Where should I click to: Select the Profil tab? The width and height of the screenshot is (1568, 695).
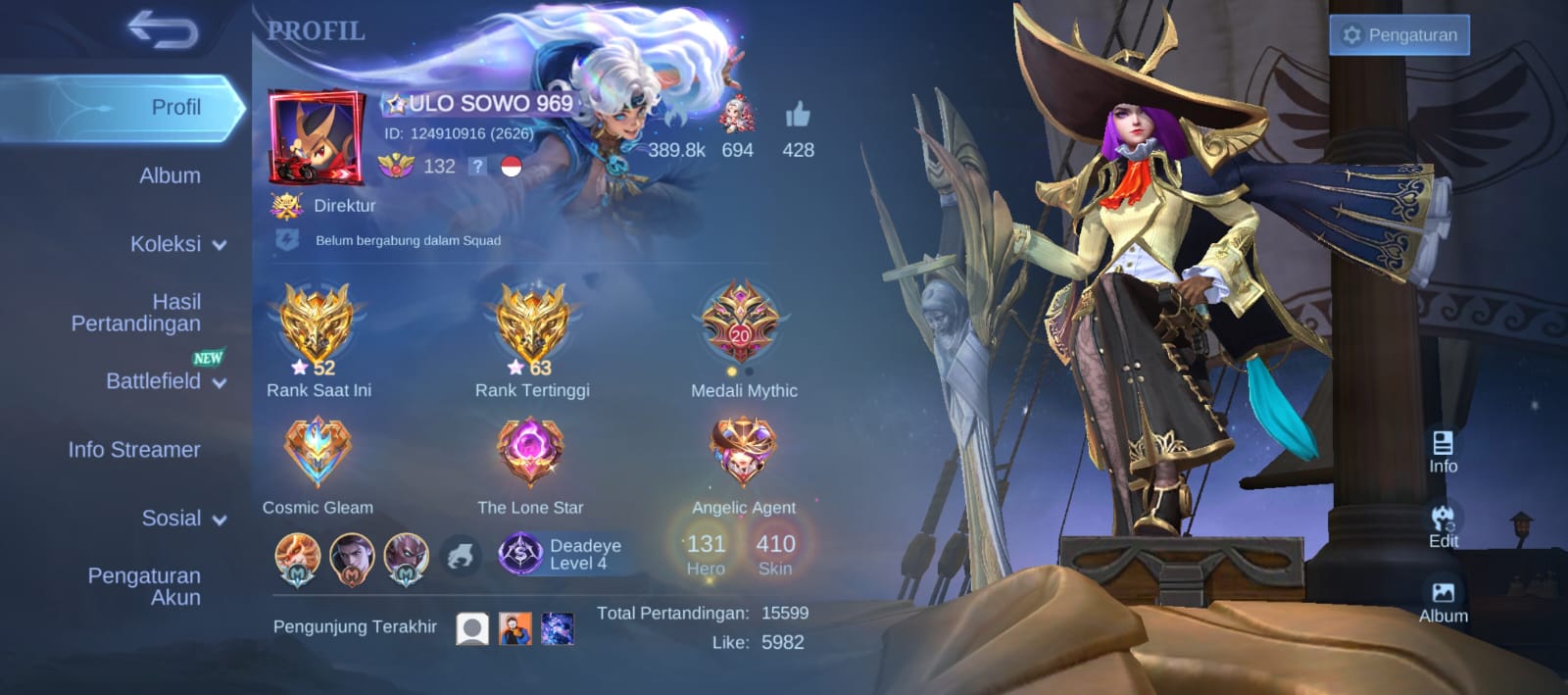coord(174,107)
